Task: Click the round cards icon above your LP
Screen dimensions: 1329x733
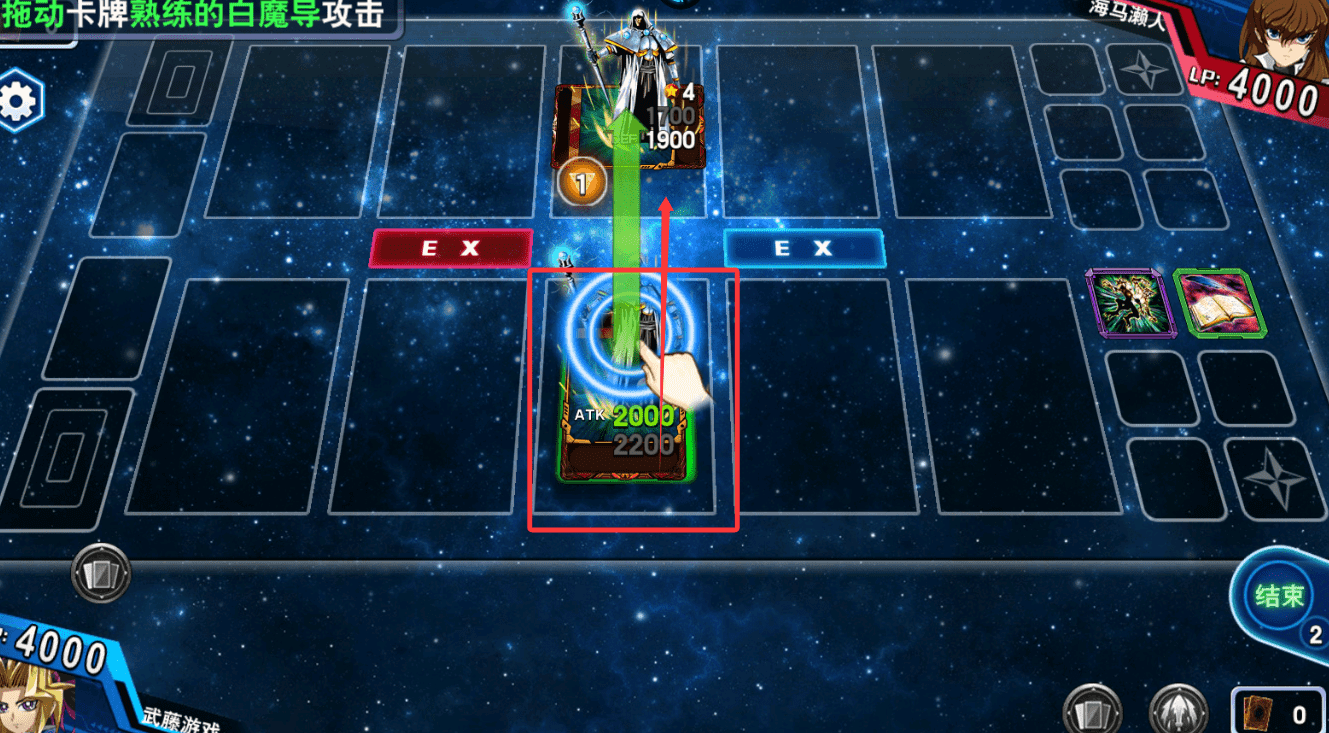Action: (x=101, y=574)
